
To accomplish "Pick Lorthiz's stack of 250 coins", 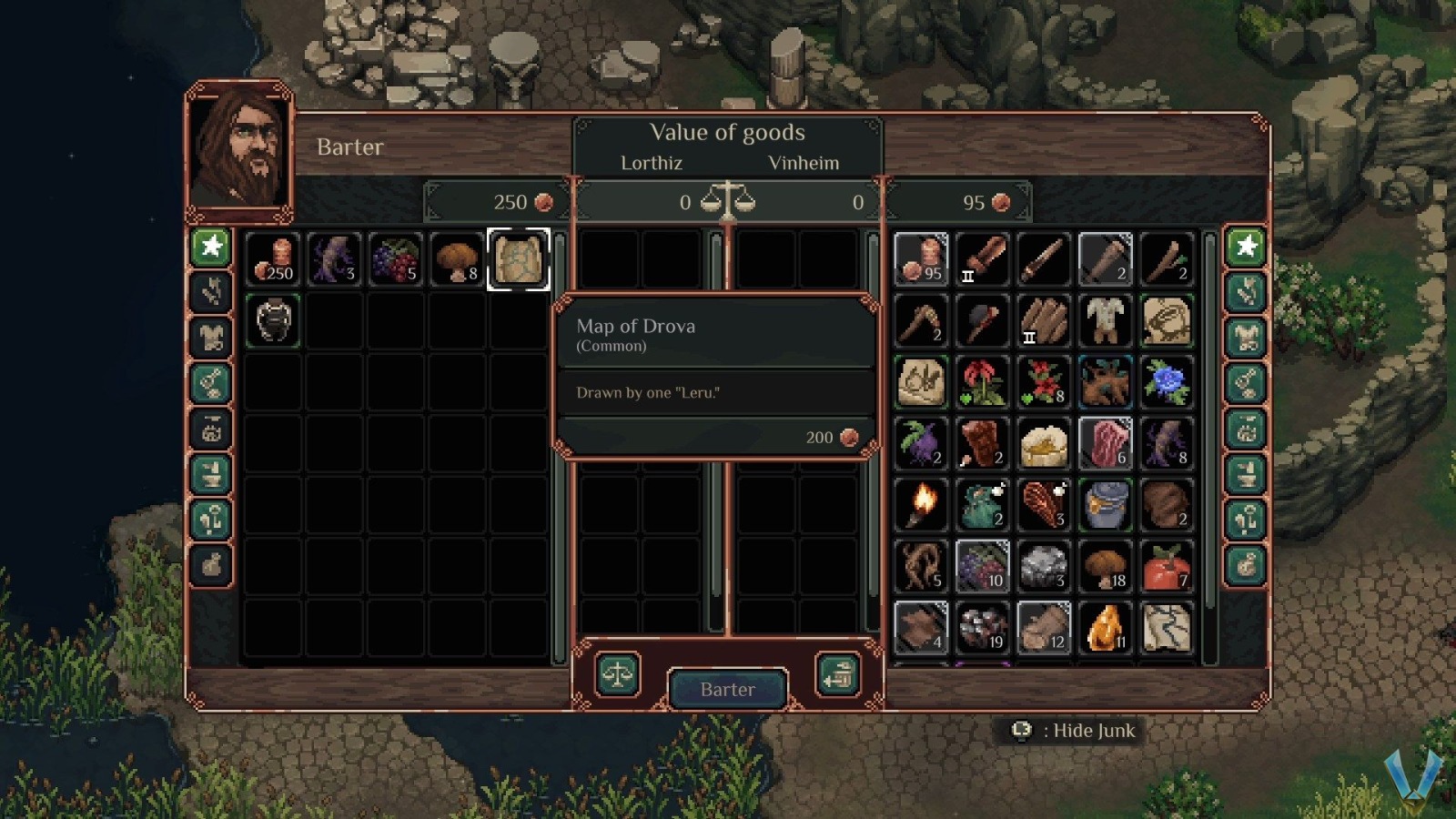I will (x=273, y=259).
